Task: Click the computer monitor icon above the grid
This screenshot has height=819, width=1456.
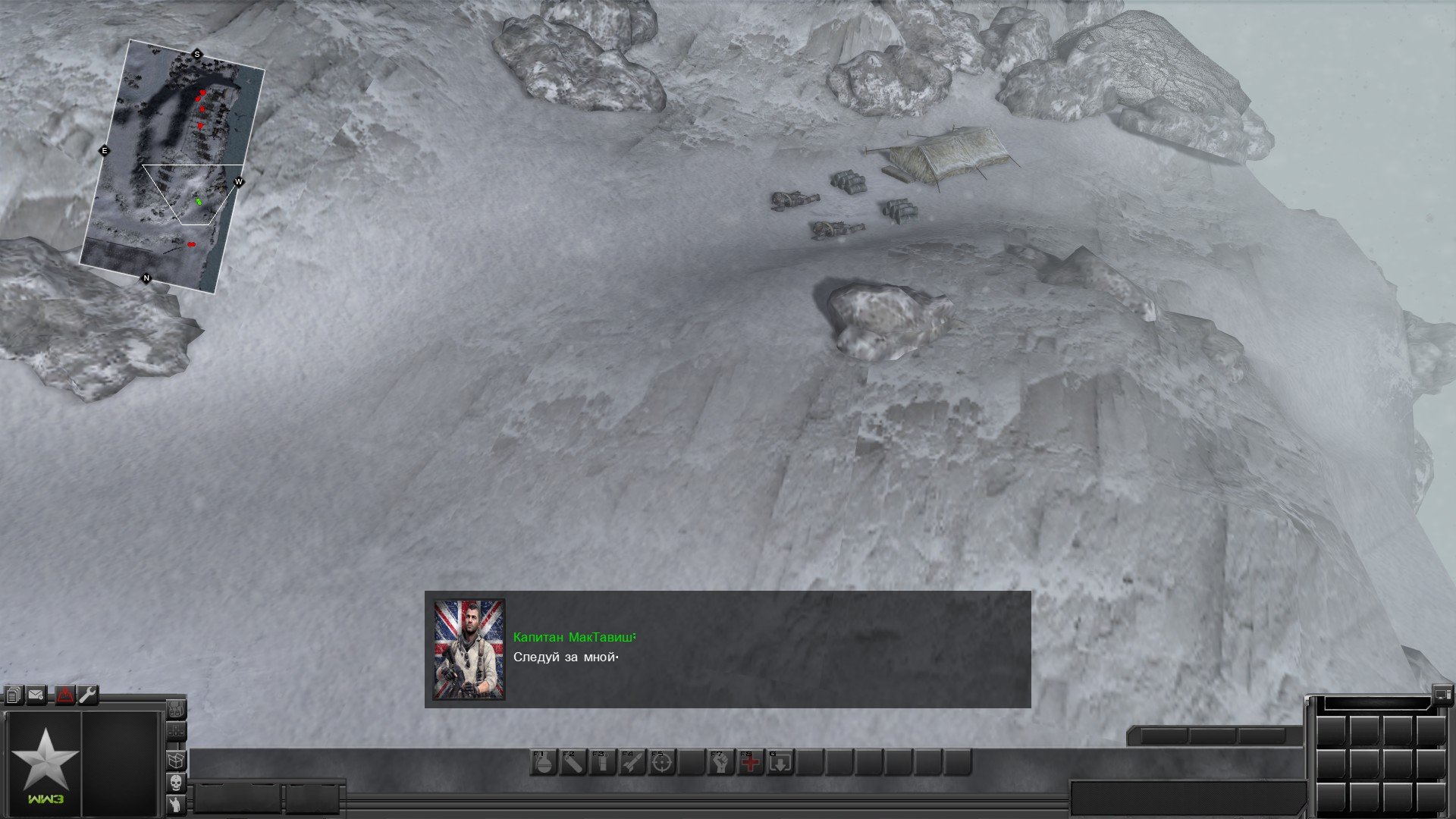Action: [1442, 692]
